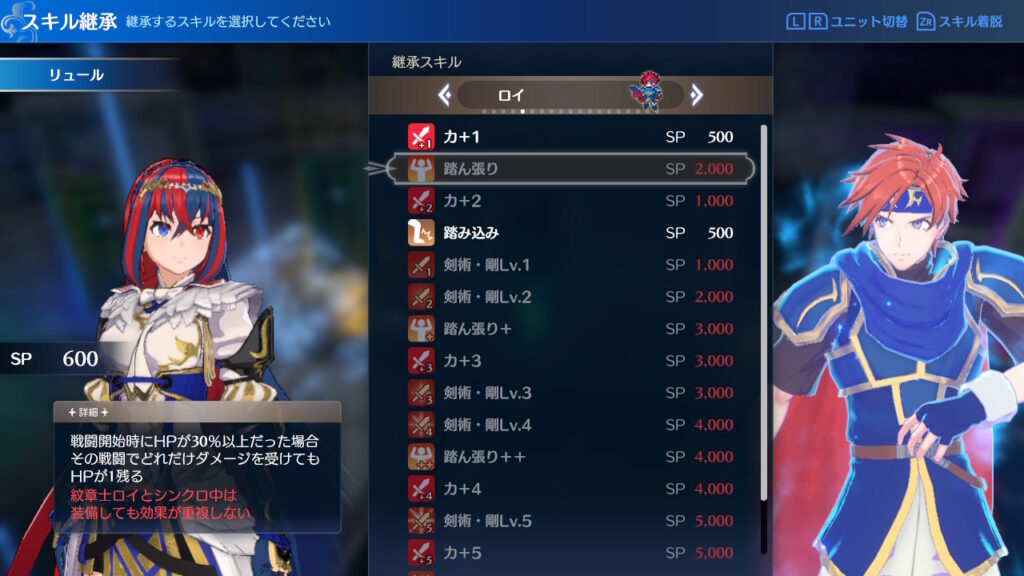The height and width of the screenshot is (576, 1024).
Task: Choose the 踏ん張り skill for 2,000 SP
Action: (x=570, y=169)
